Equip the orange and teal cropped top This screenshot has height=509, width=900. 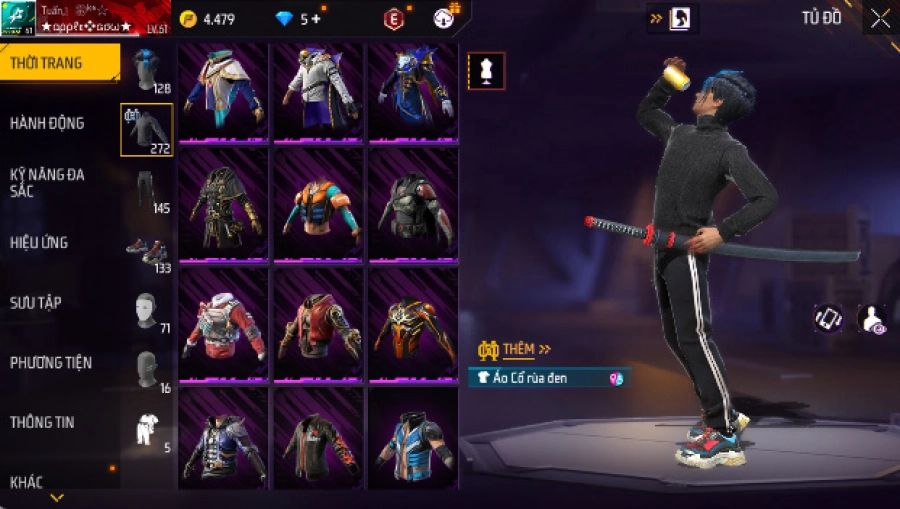coord(316,207)
